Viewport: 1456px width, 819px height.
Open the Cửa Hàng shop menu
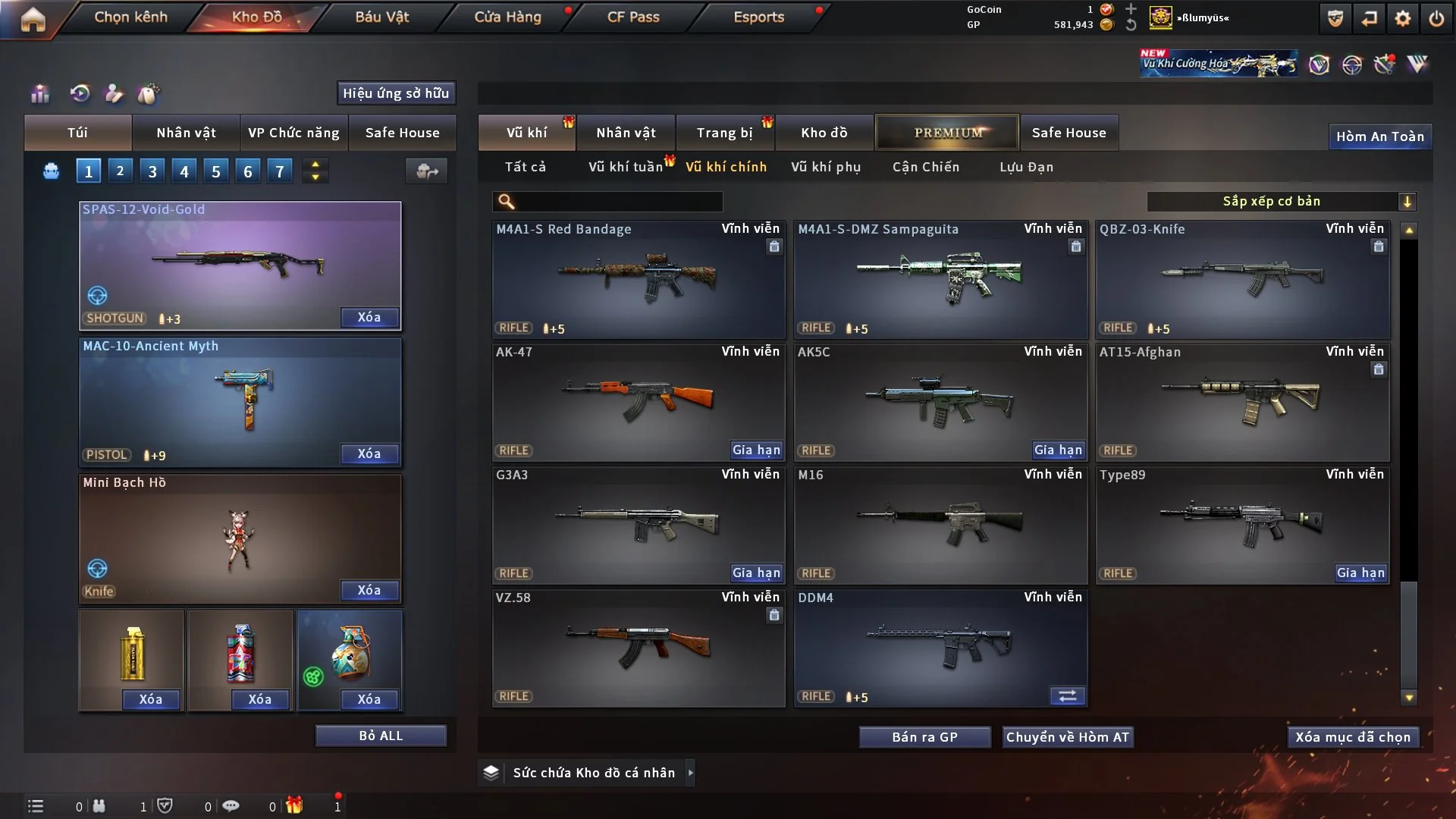pos(507,17)
